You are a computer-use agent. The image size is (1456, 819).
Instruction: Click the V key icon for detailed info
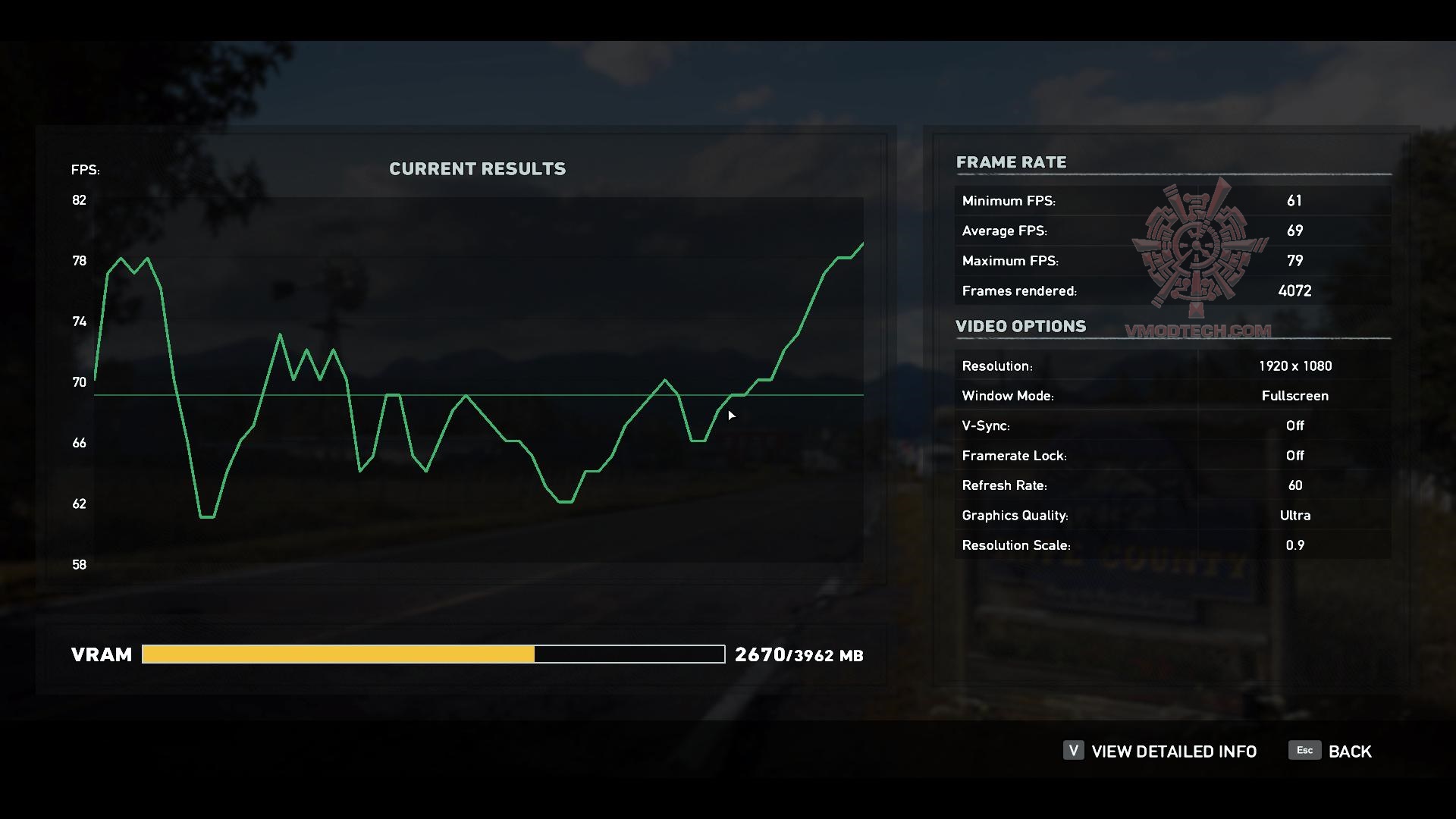(x=1072, y=751)
